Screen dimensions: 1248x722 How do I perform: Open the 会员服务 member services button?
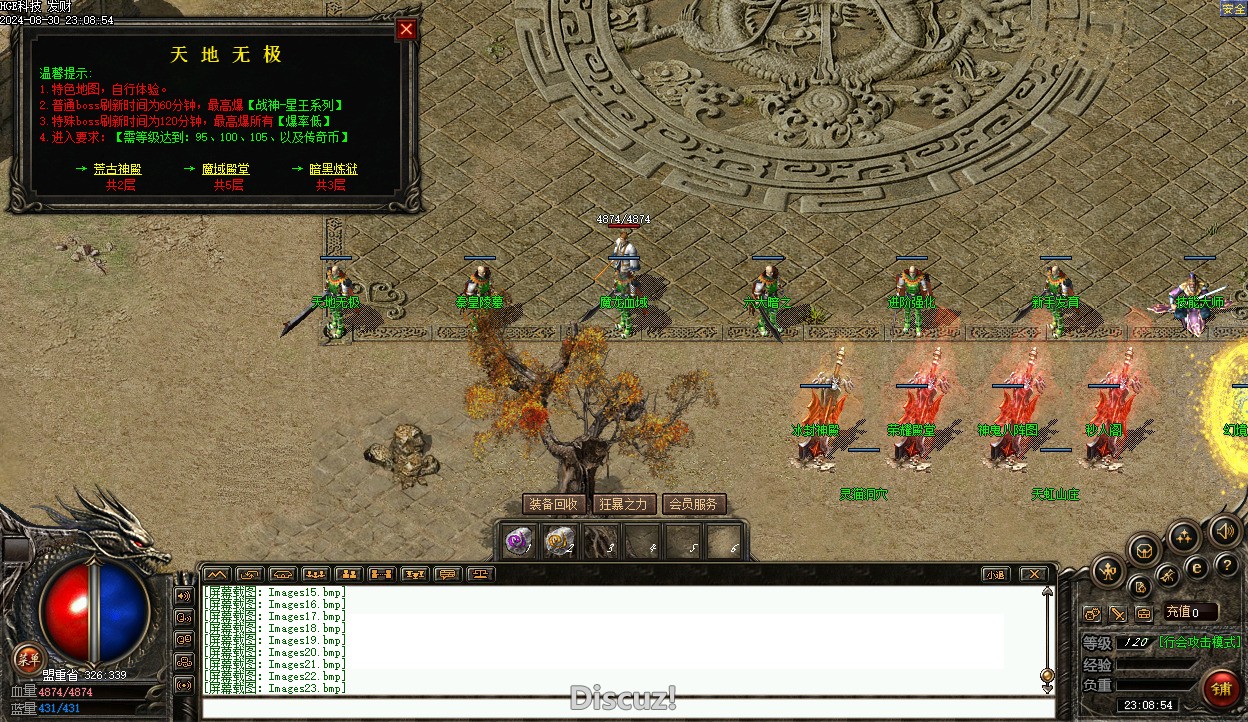click(x=694, y=504)
